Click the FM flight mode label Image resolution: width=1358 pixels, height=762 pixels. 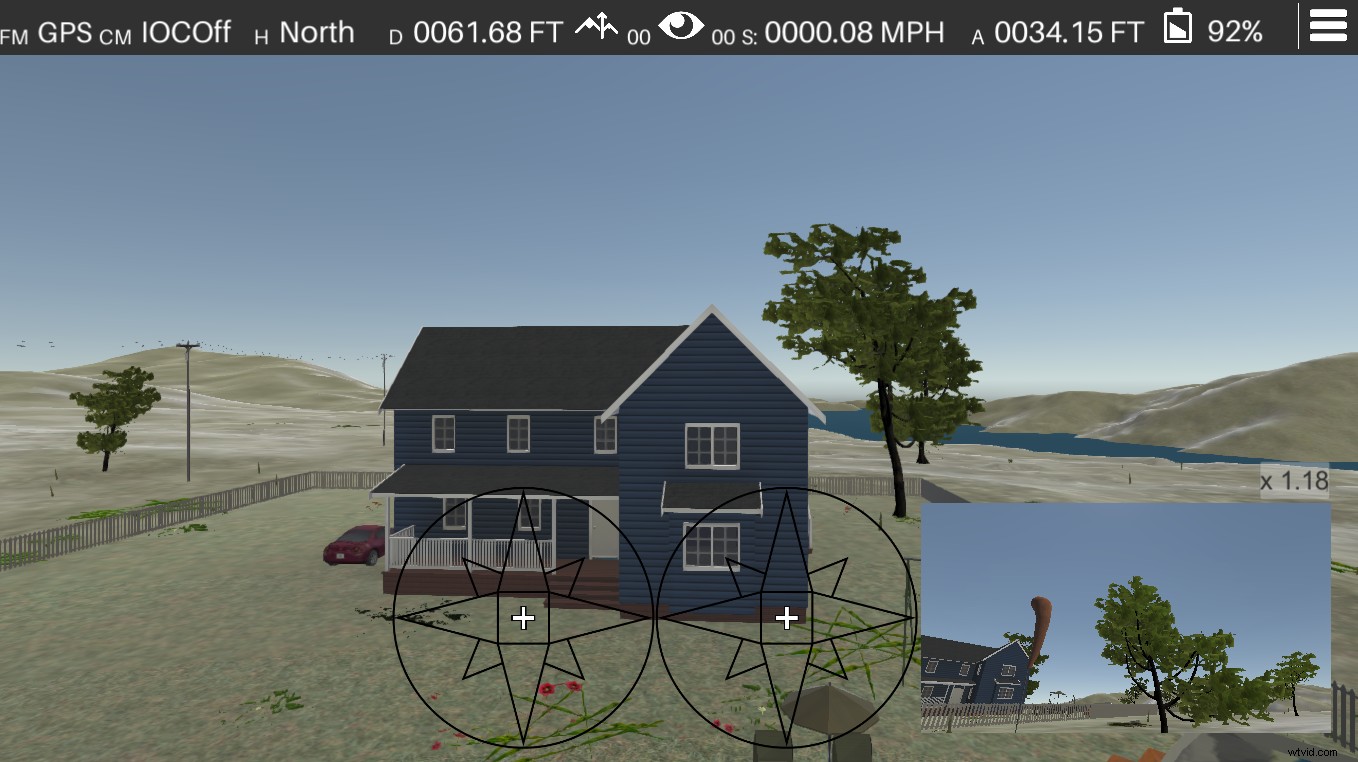tap(15, 34)
